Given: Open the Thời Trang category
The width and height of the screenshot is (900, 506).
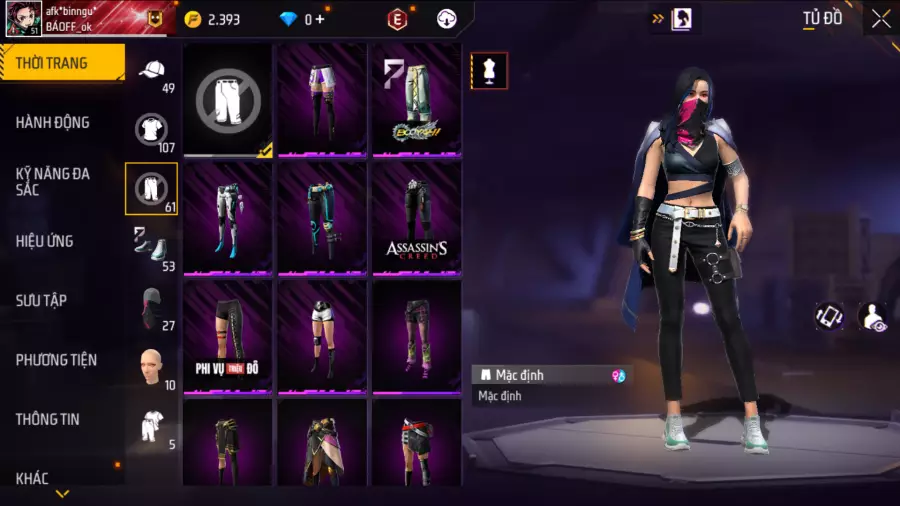Looking at the screenshot, I should click(x=62, y=63).
